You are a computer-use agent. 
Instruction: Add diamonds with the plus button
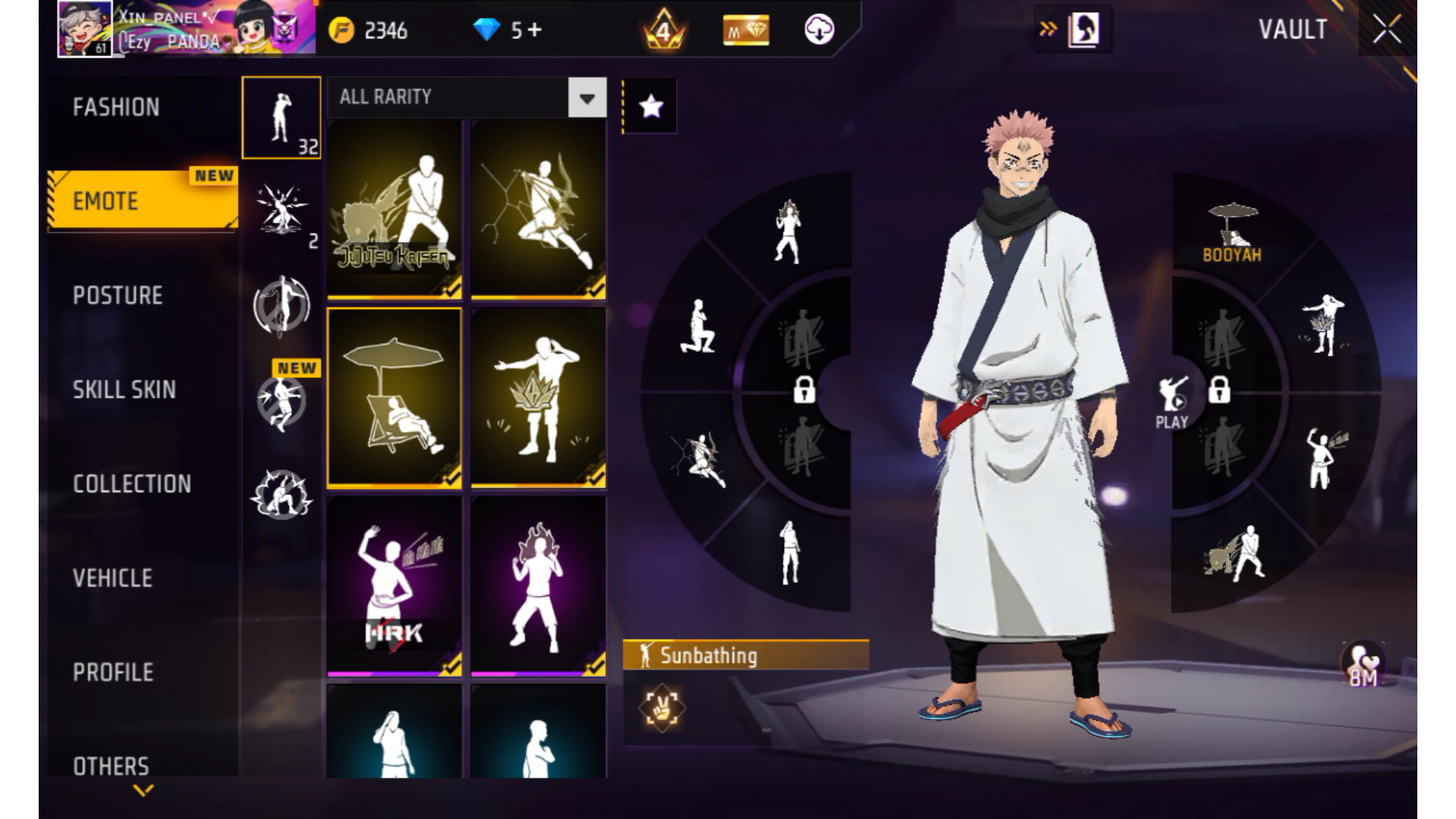[535, 30]
